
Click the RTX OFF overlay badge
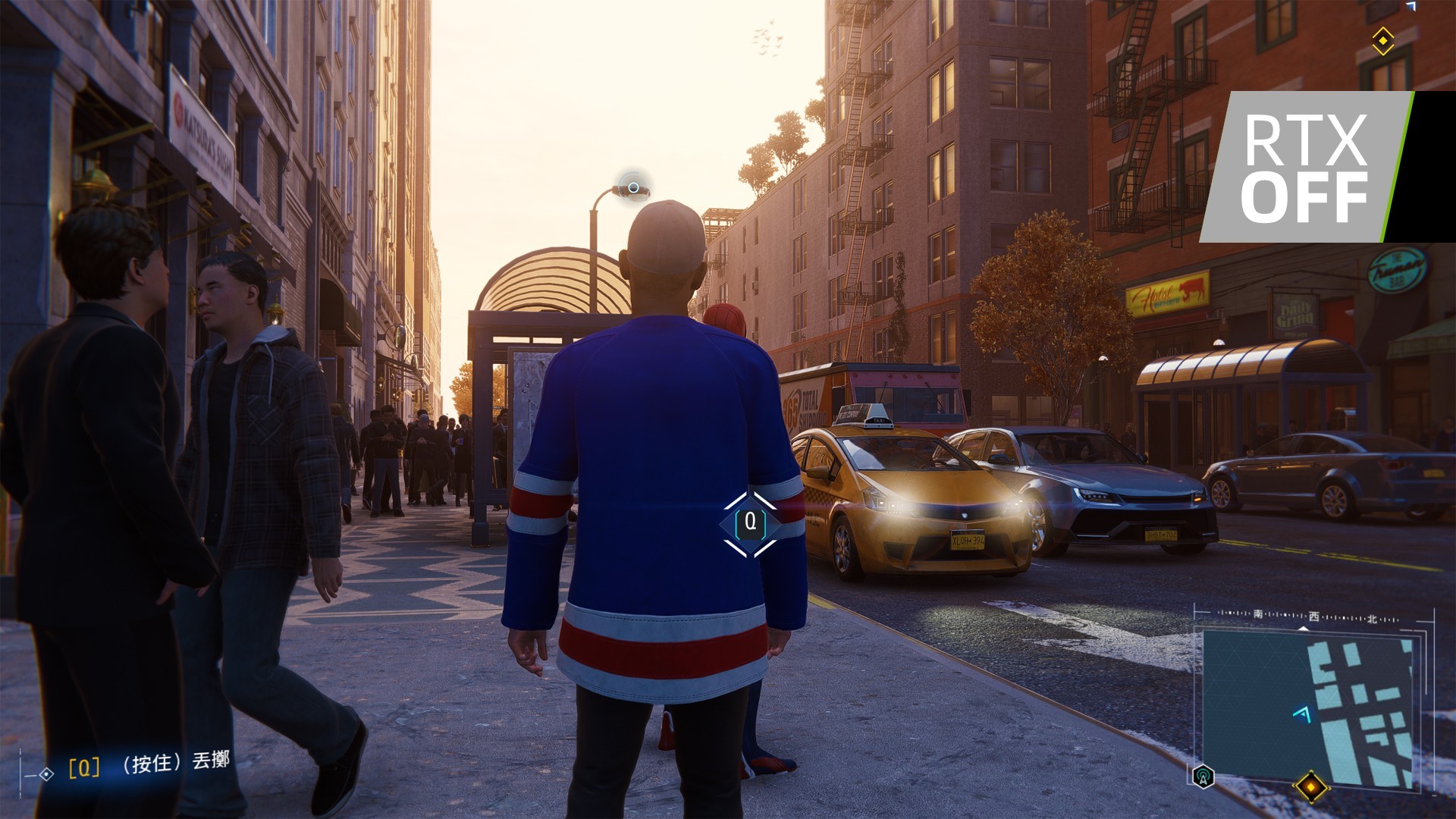[x=1306, y=167]
